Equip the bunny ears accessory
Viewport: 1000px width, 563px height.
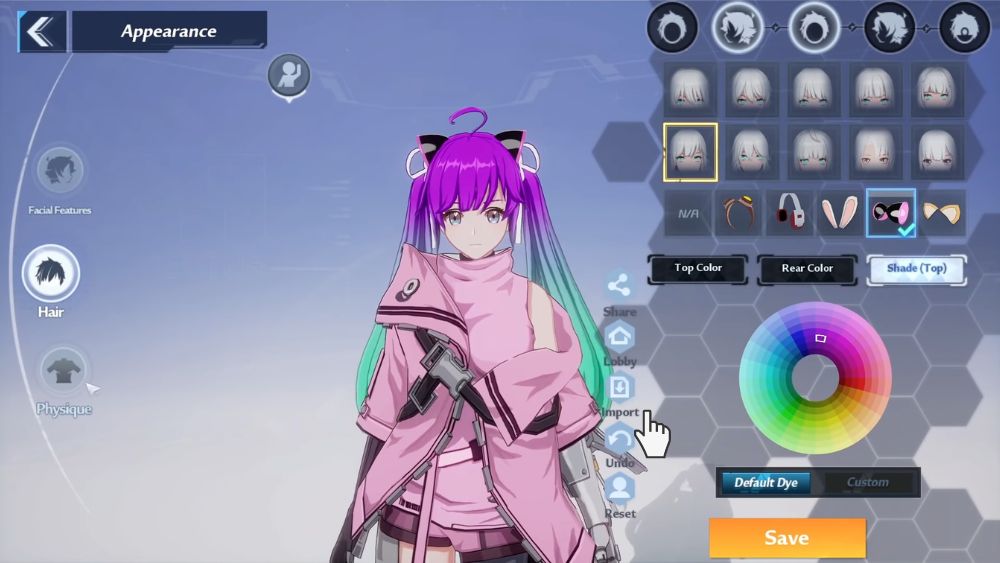(840, 213)
